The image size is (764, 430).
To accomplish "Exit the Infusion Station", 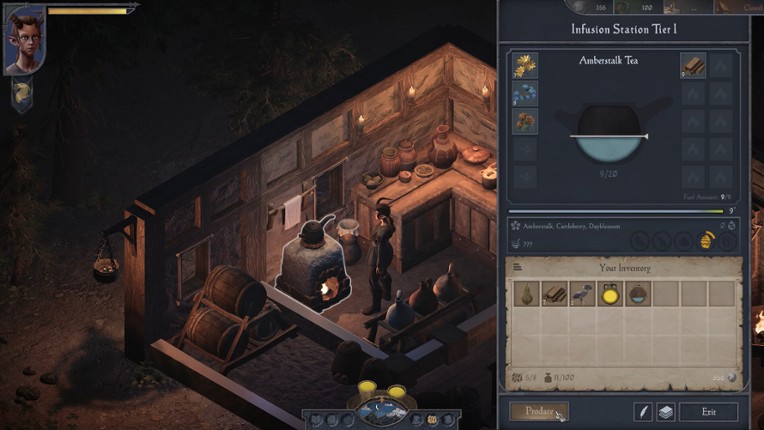I will click(x=708, y=411).
